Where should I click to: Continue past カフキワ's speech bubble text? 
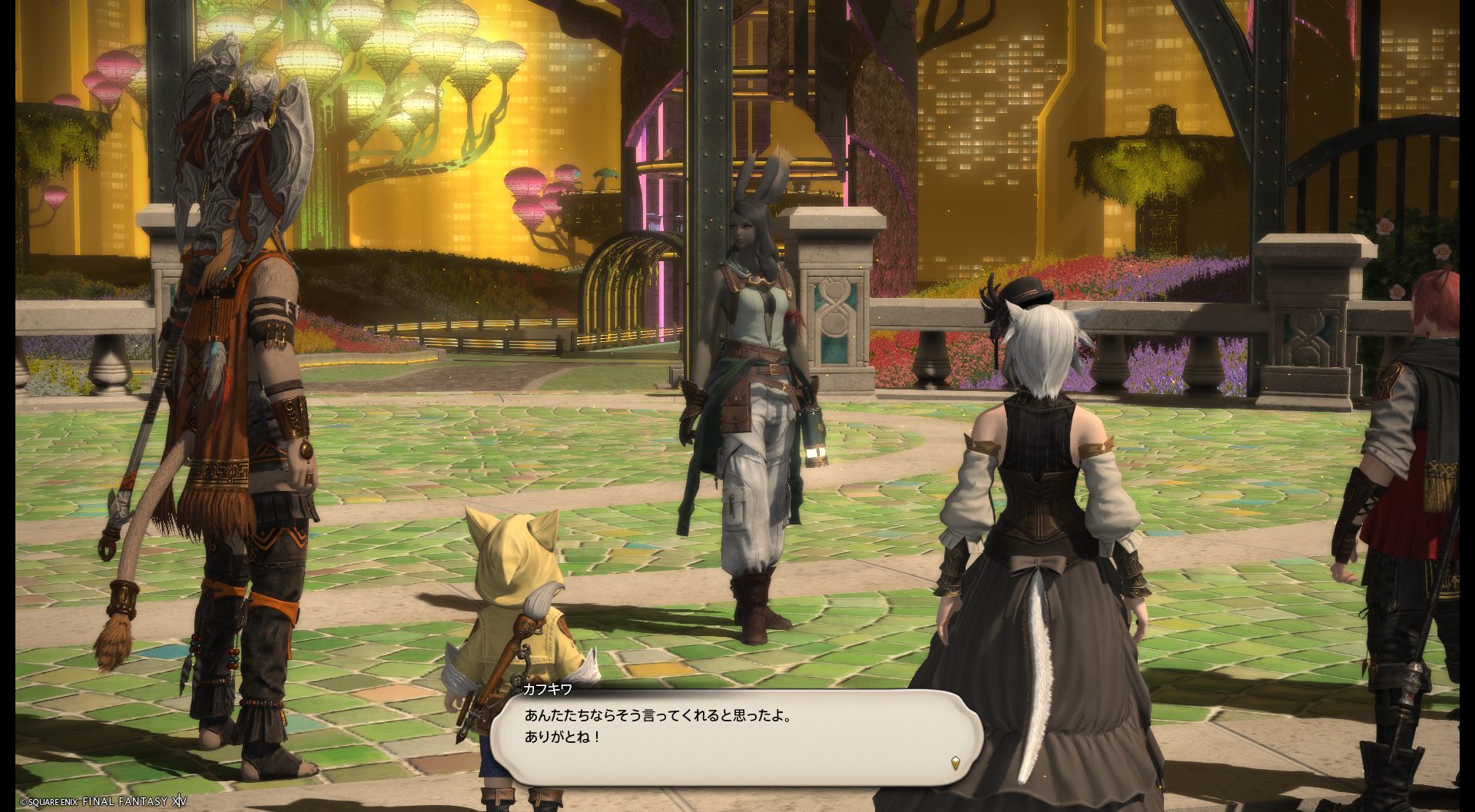[x=736, y=737]
